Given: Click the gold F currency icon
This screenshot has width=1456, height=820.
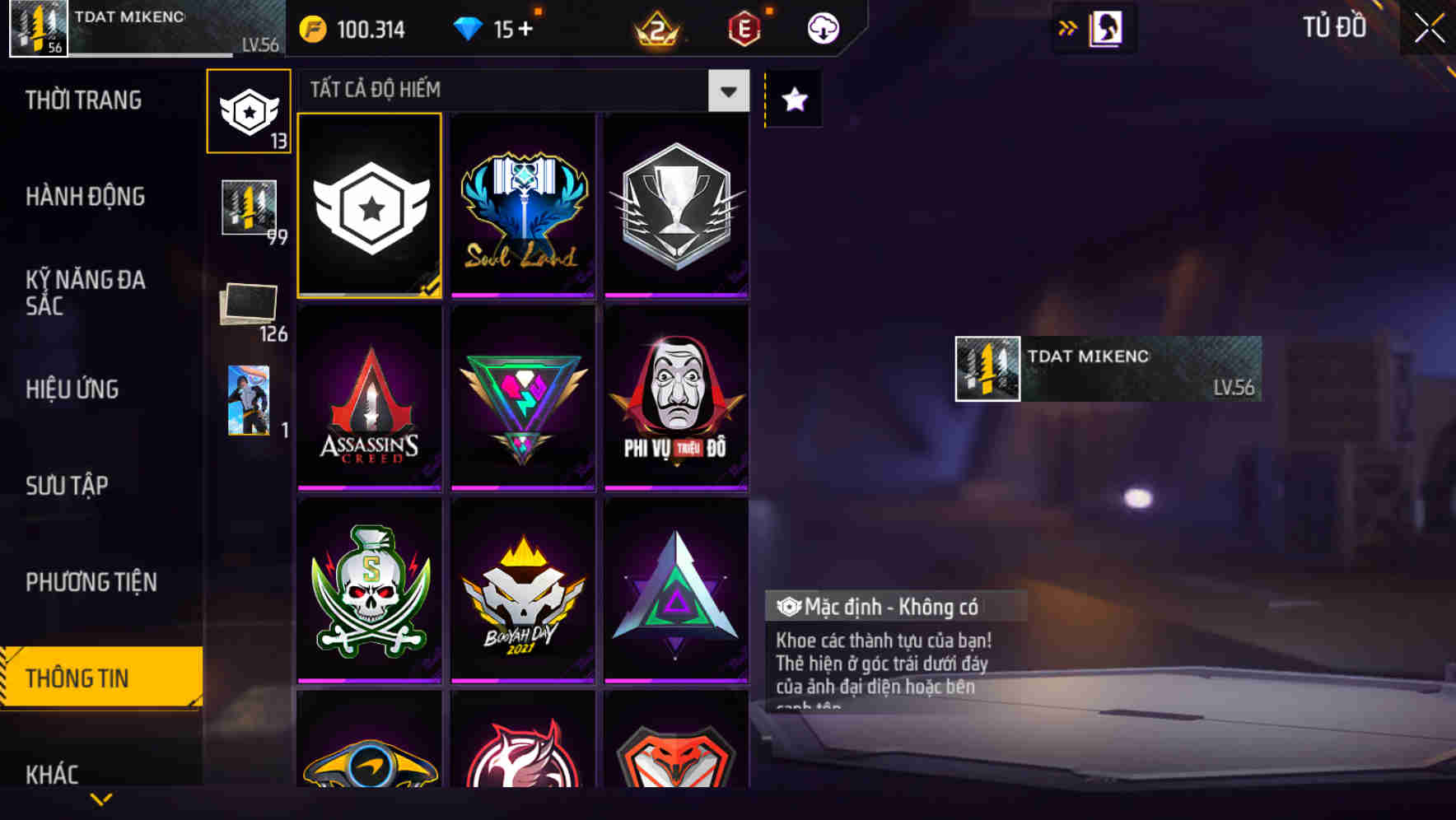Looking at the screenshot, I should [311, 27].
